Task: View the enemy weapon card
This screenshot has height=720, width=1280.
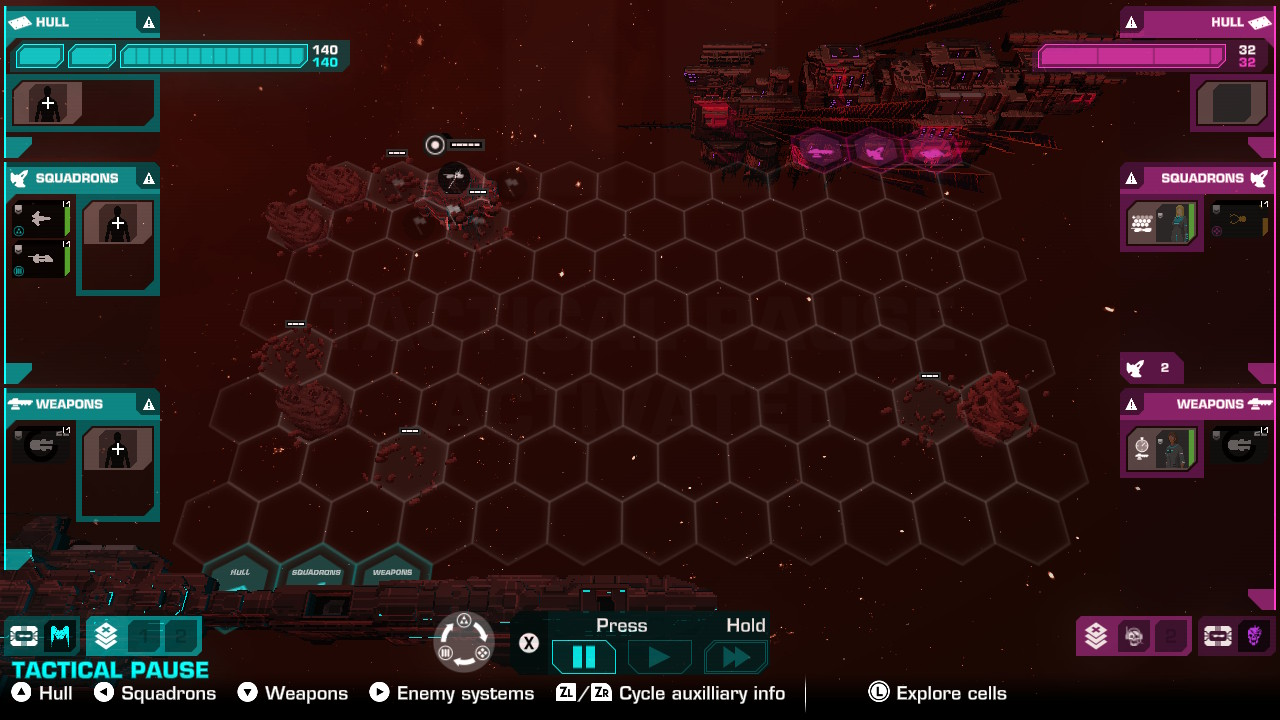Action: (1240, 445)
